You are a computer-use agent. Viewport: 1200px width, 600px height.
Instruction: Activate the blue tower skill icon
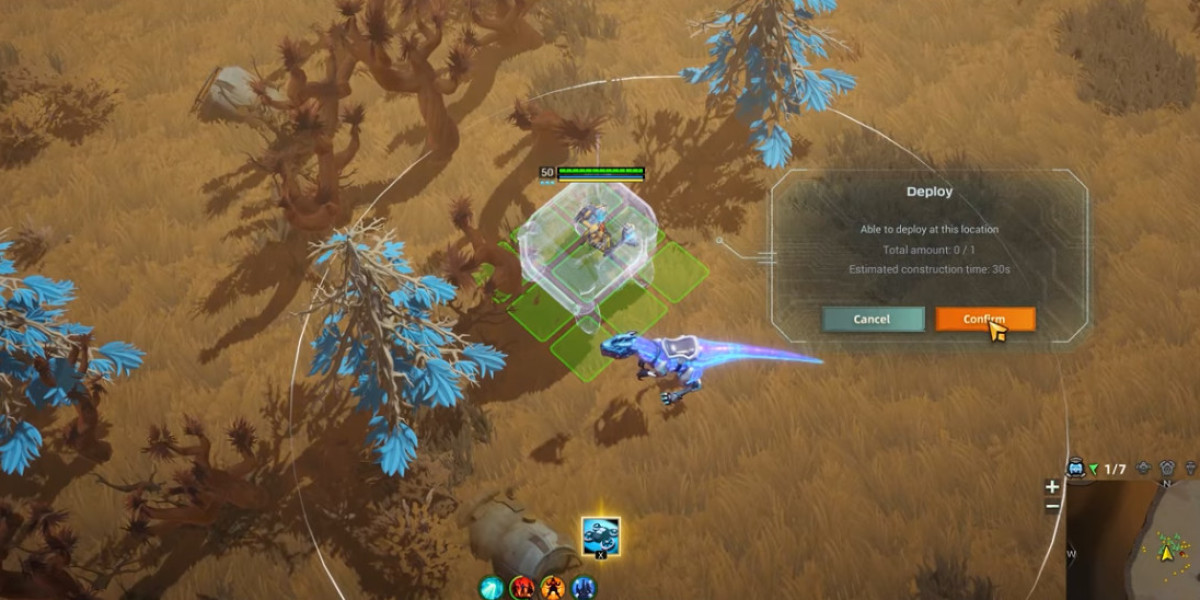click(584, 588)
